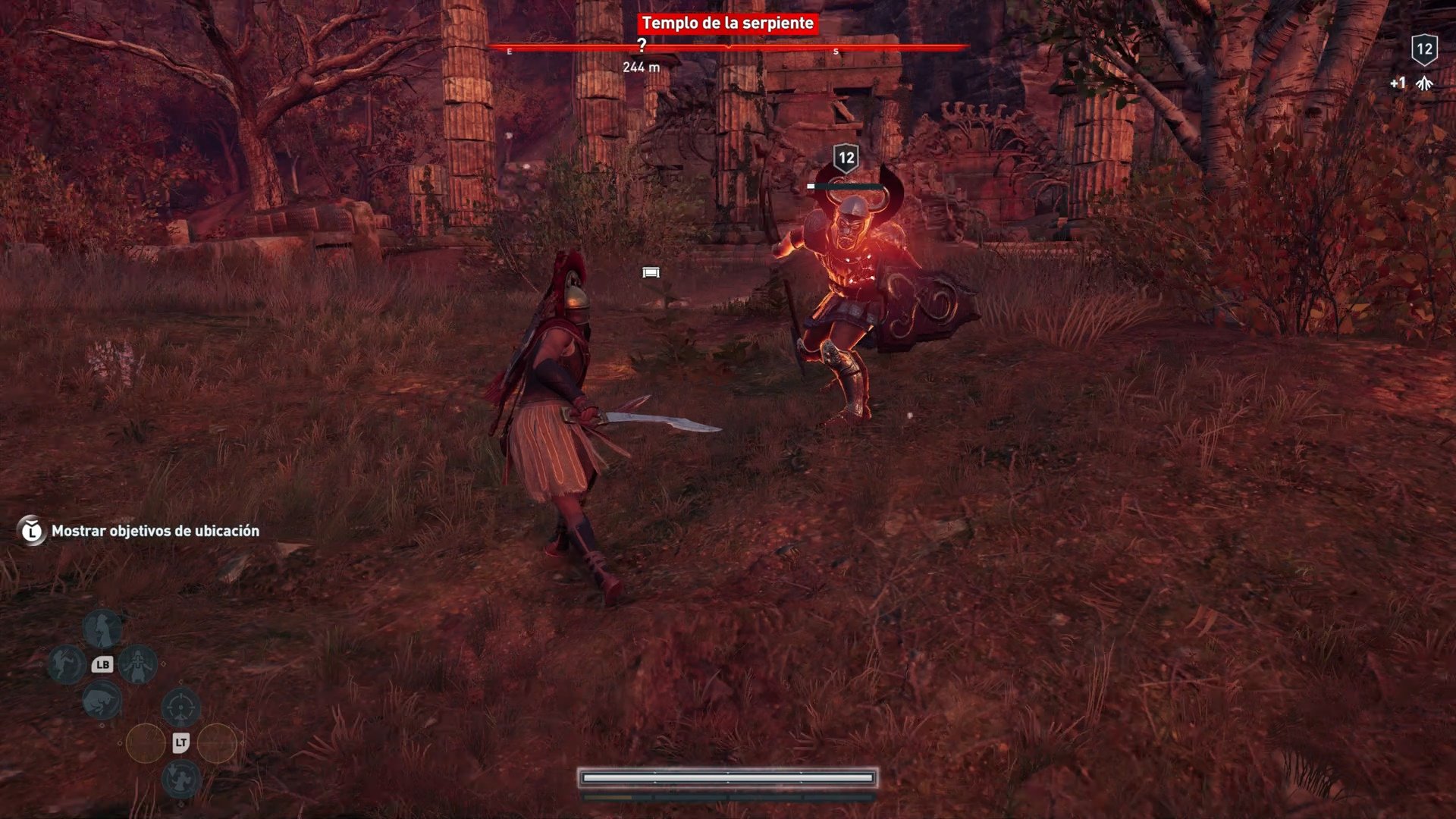Select the empty right ability slot circle
This screenshot has width=1456, height=819.
[x=215, y=744]
